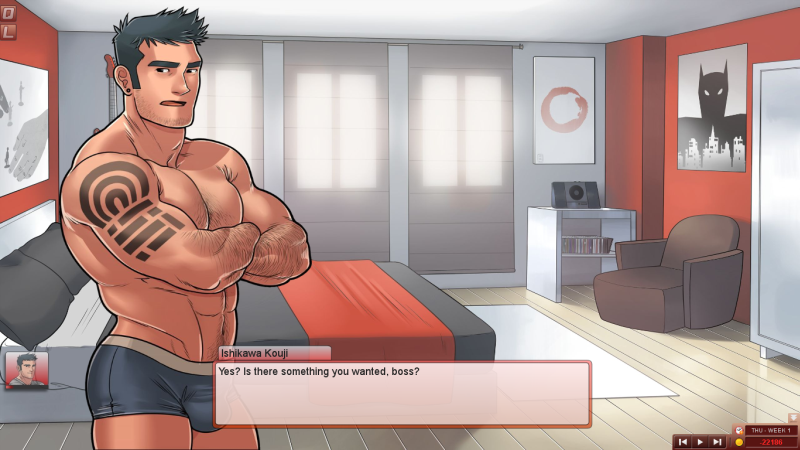This screenshot has width=800, height=450.
Task: Collapse the panel with the double-arrow button
Action: point(792,417)
